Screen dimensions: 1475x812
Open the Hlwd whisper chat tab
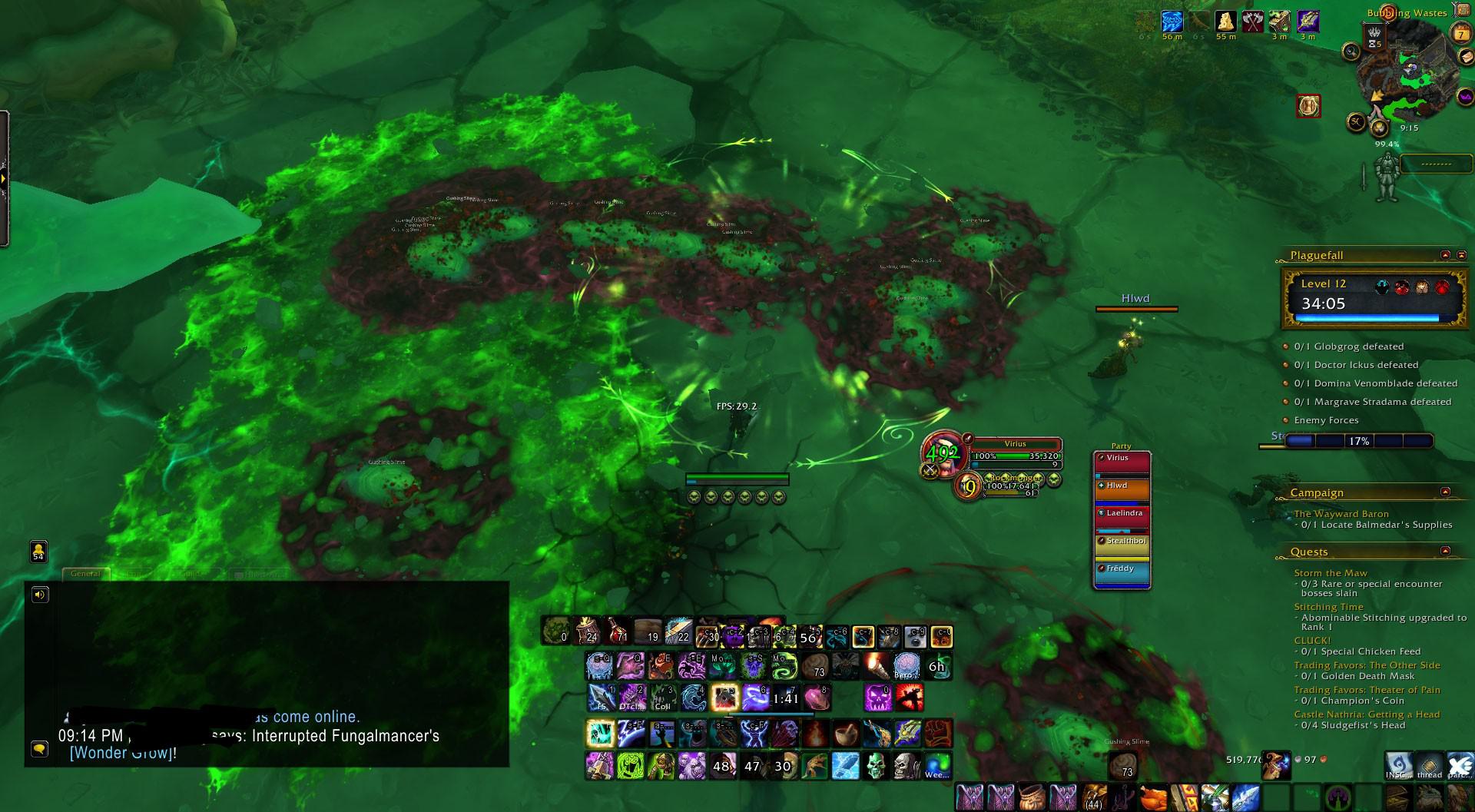[x=261, y=573]
